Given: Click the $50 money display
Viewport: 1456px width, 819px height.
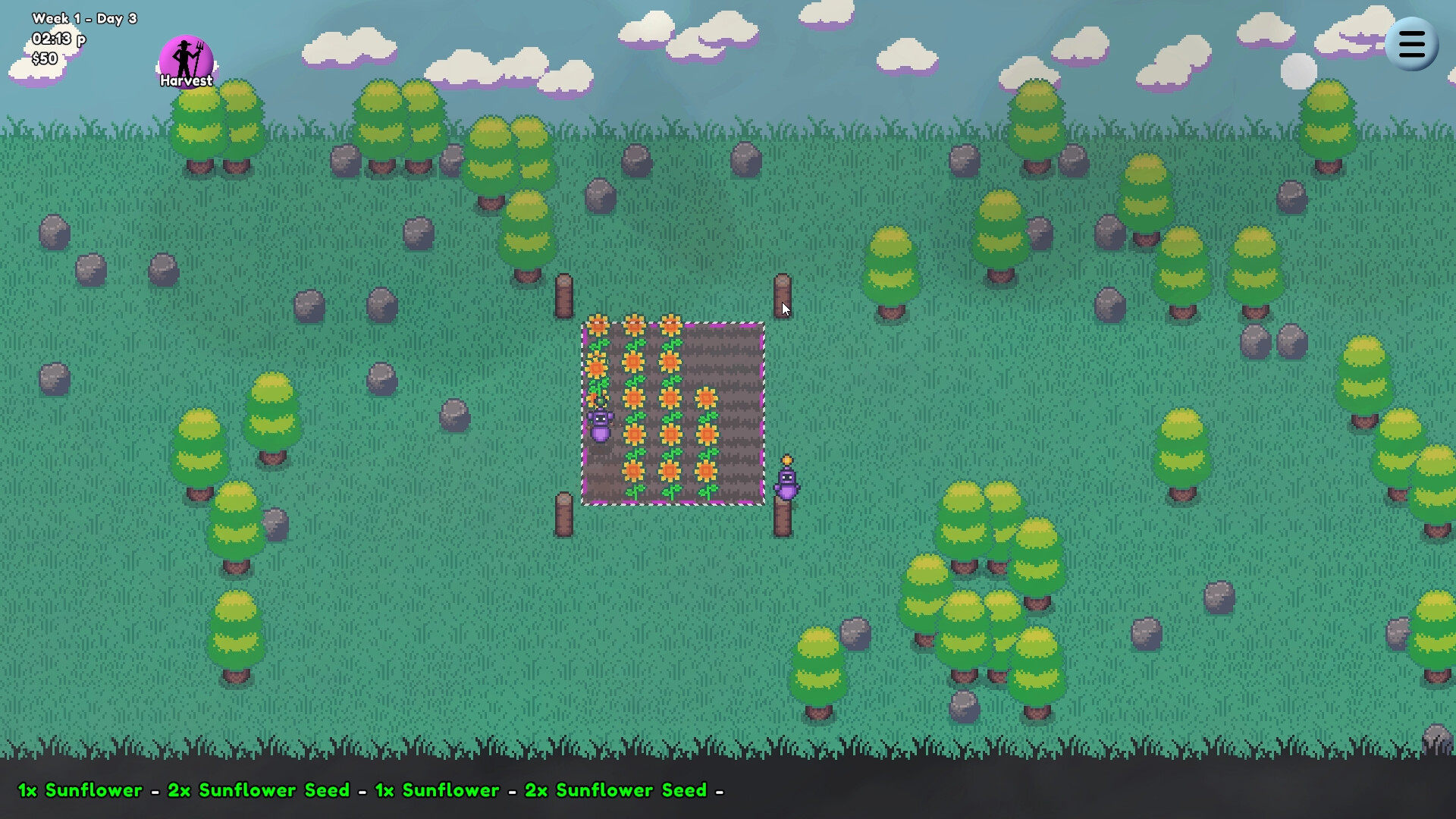Looking at the screenshot, I should [x=43, y=58].
